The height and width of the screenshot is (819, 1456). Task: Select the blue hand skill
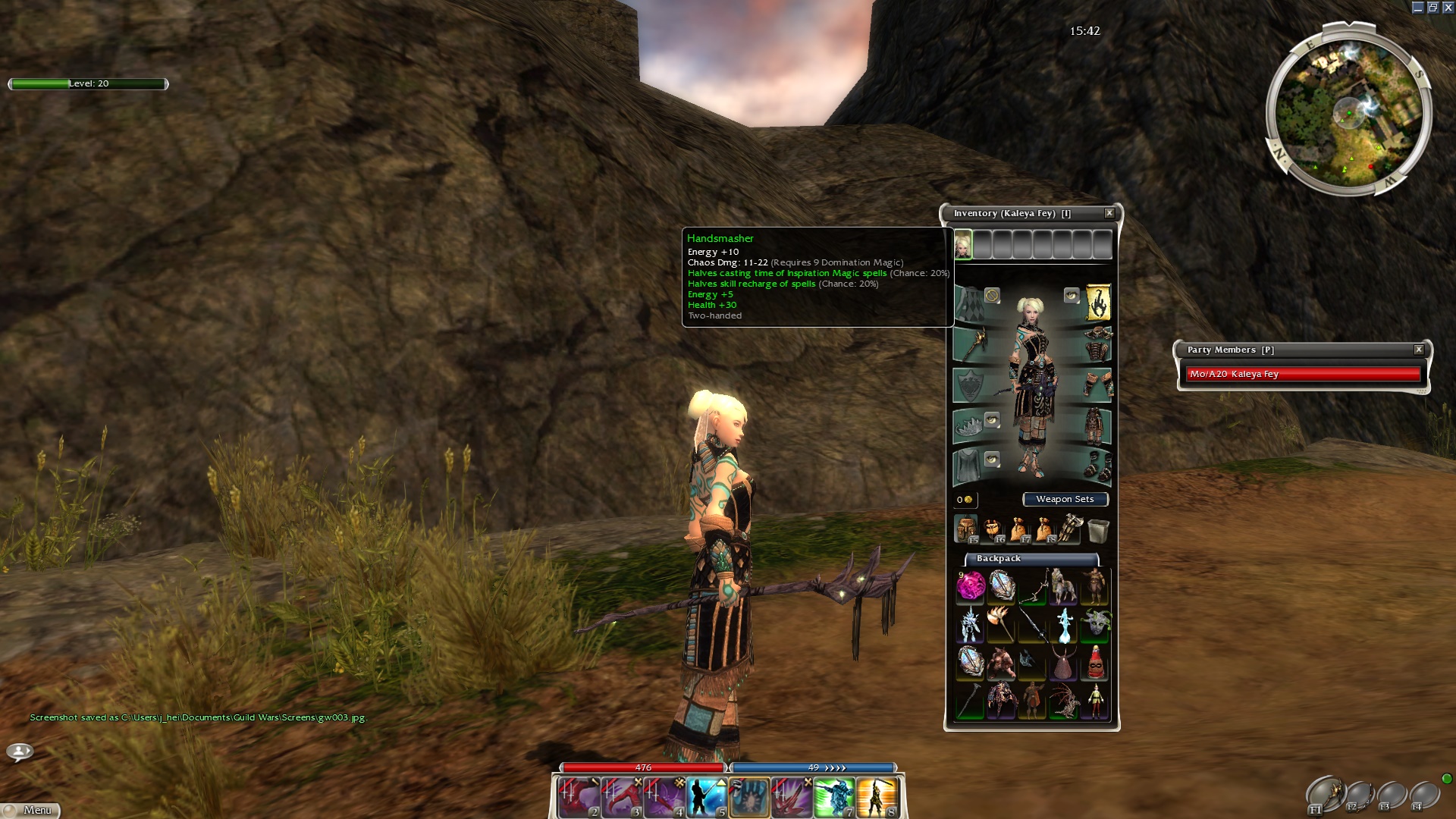tap(749, 798)
